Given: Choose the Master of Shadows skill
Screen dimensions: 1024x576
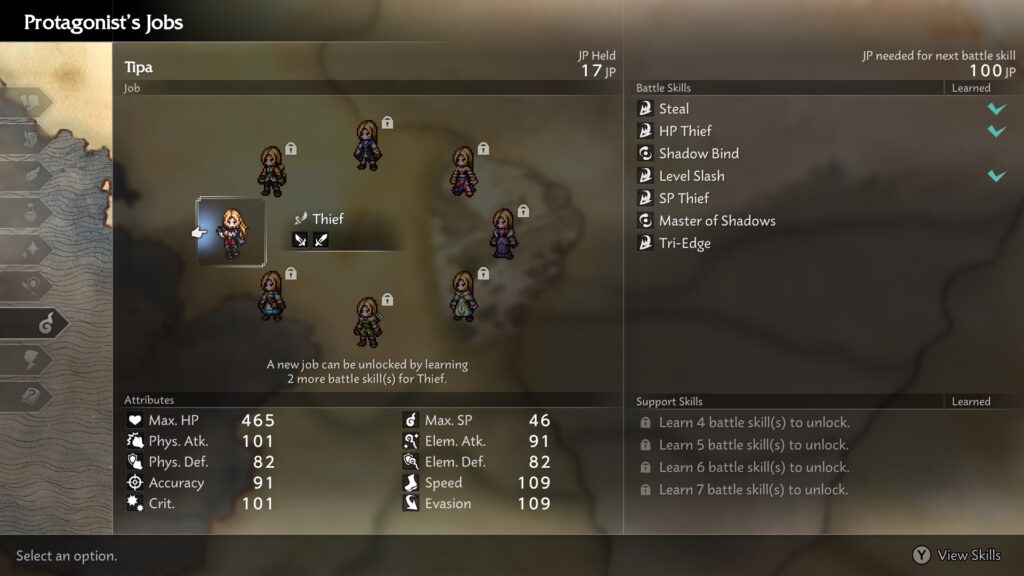Looking at the screenshot, I should (x=716, y=221).
